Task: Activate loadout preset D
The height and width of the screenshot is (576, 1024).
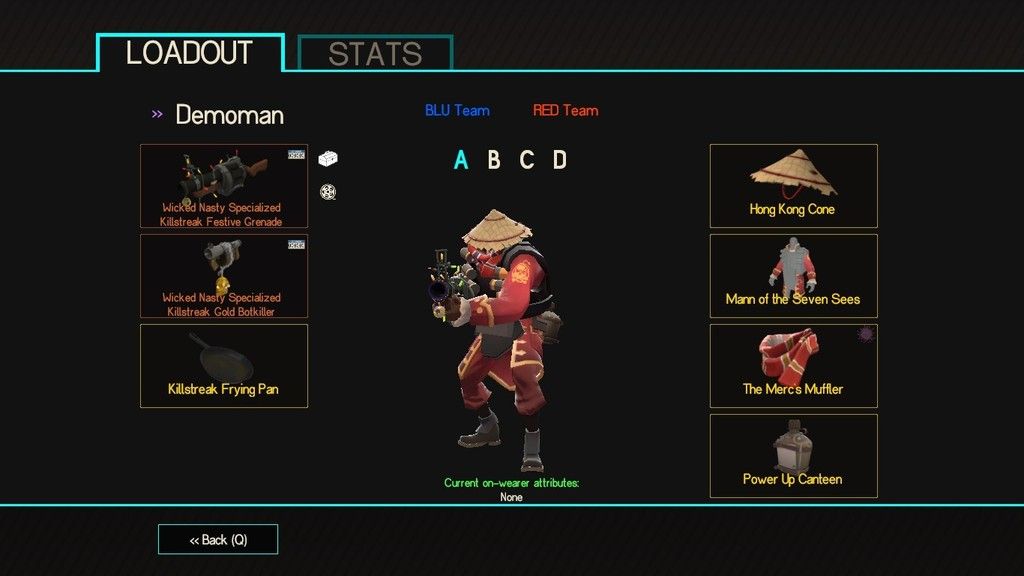Action: 560,160
